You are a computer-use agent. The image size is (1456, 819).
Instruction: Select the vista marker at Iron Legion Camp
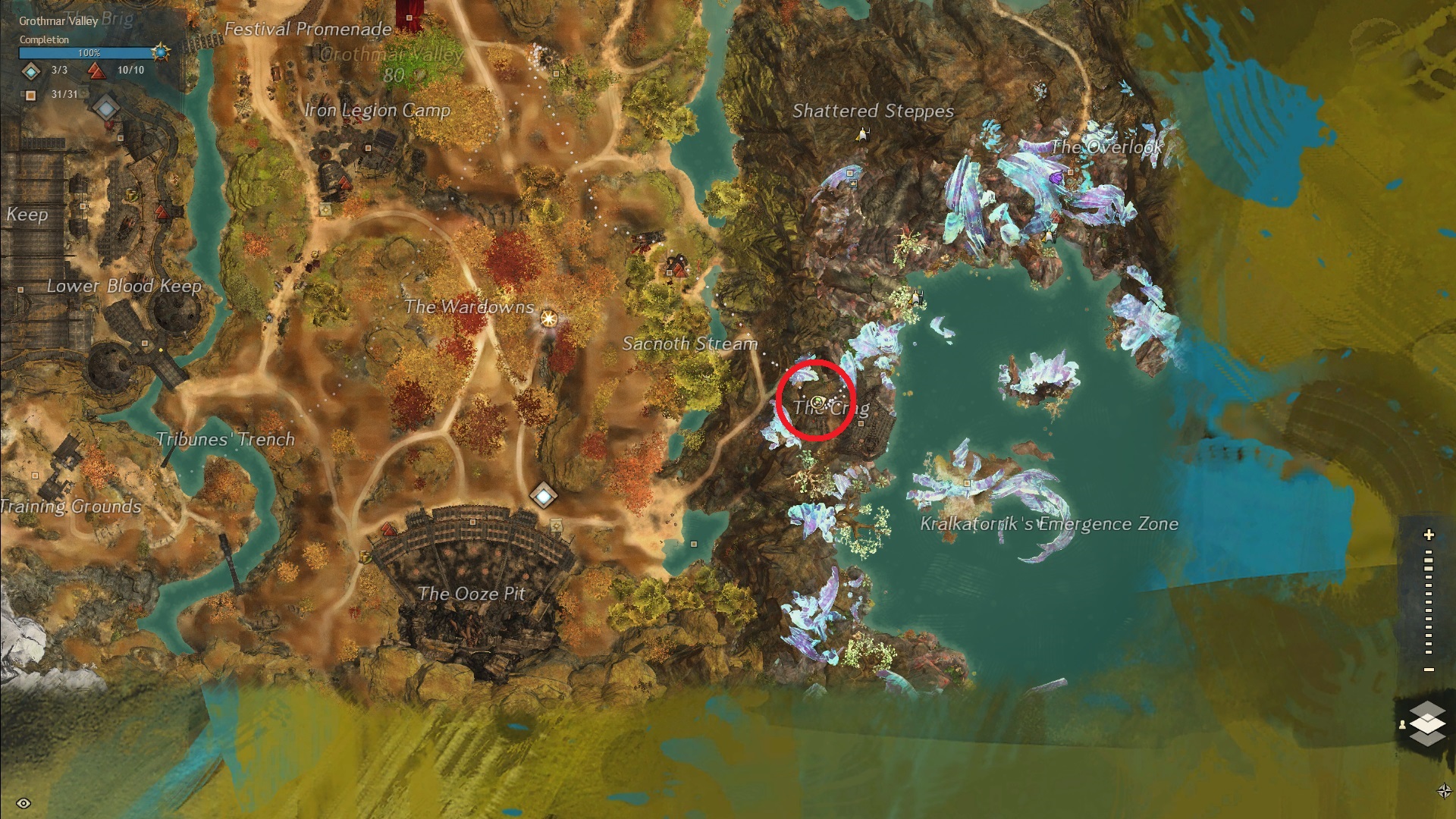(x=344, y=184)
